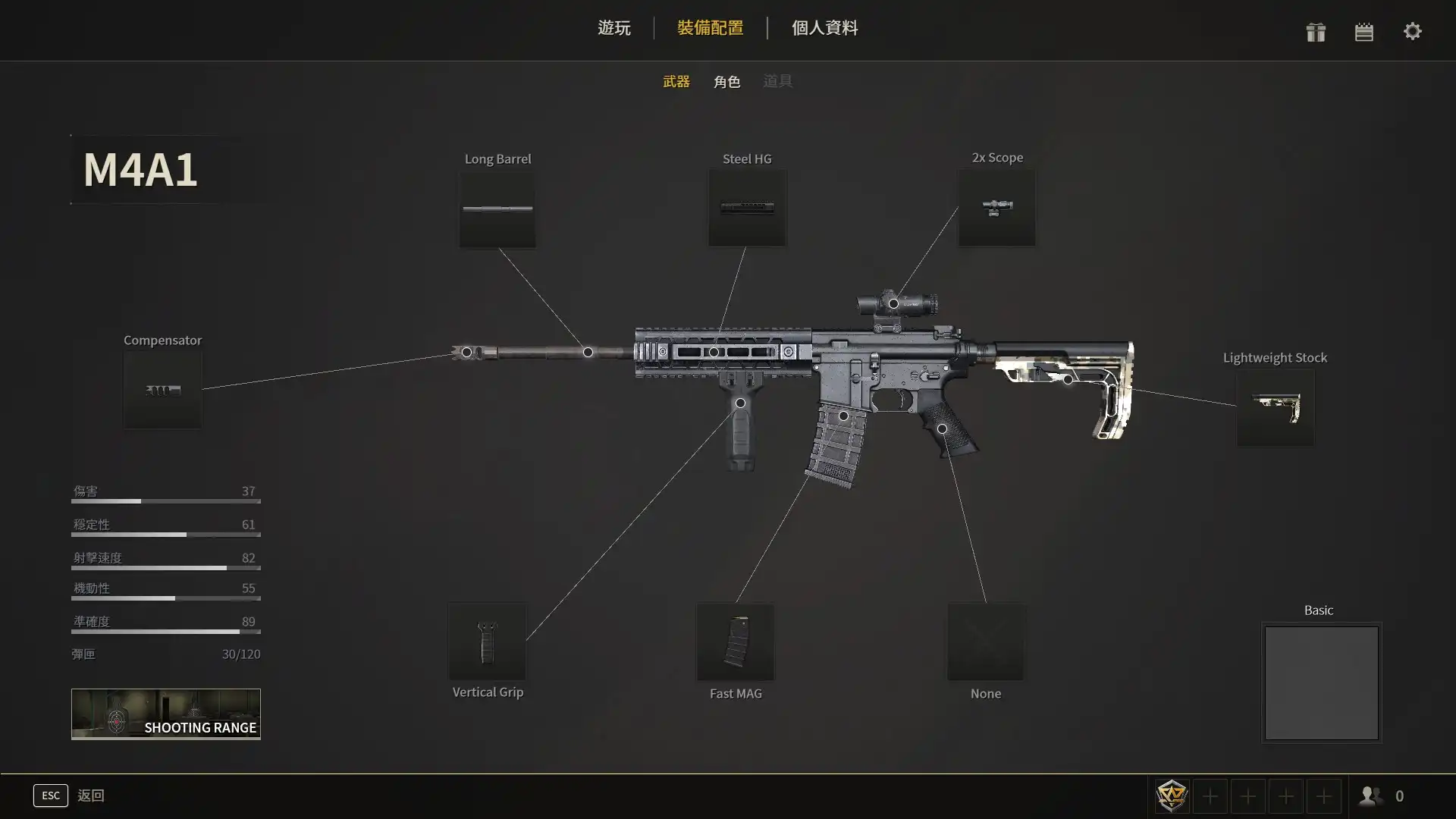
Task: Choose the 2x Scope attachment slot
Action: (996, 207)
